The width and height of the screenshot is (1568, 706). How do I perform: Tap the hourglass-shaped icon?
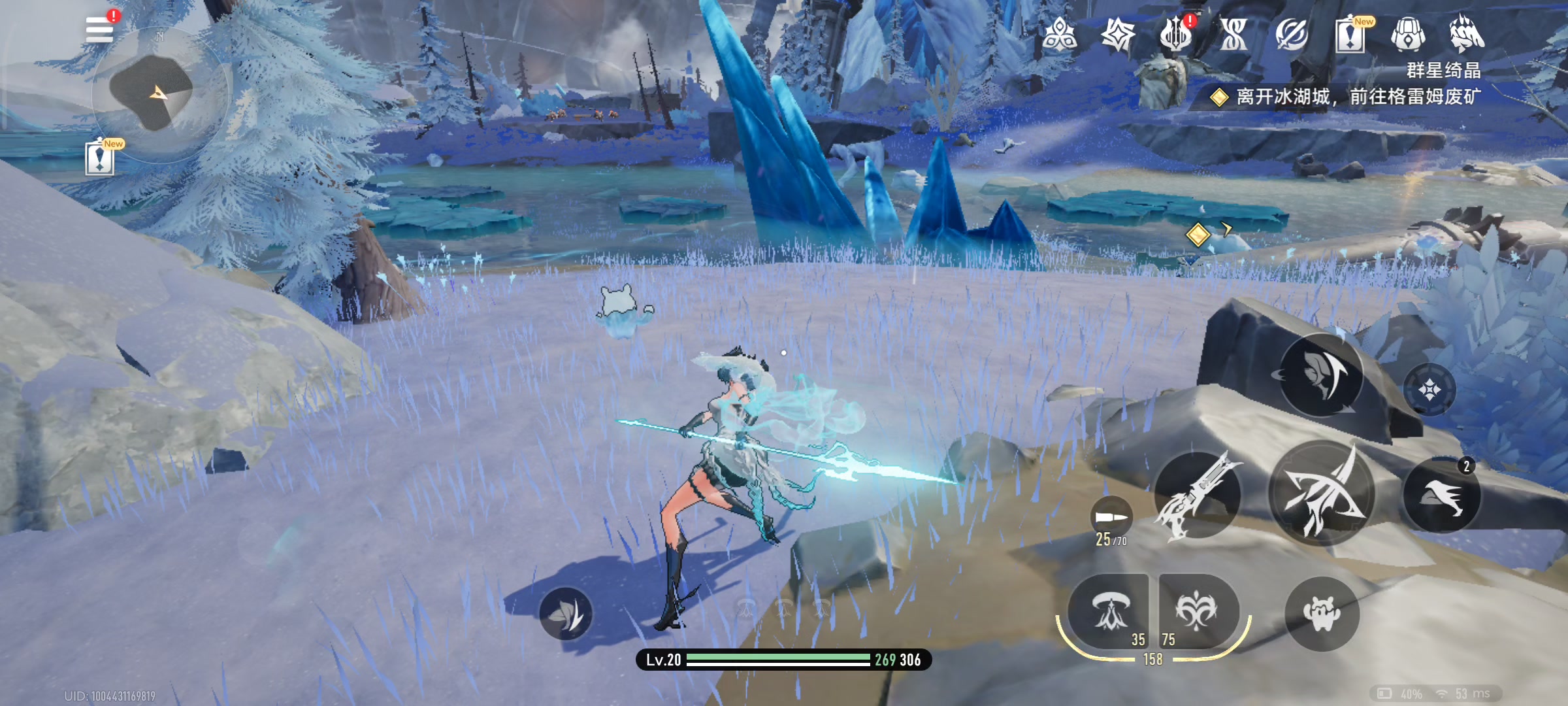pyautogui.click(x=1233, y=35)
